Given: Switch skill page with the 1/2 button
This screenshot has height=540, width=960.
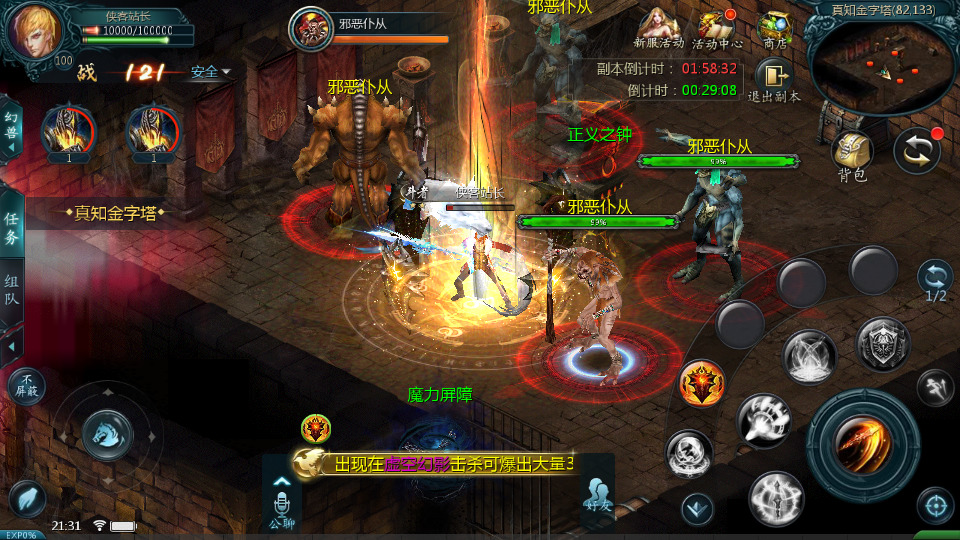Looking at the screenshot, I should tap(935, 281).
